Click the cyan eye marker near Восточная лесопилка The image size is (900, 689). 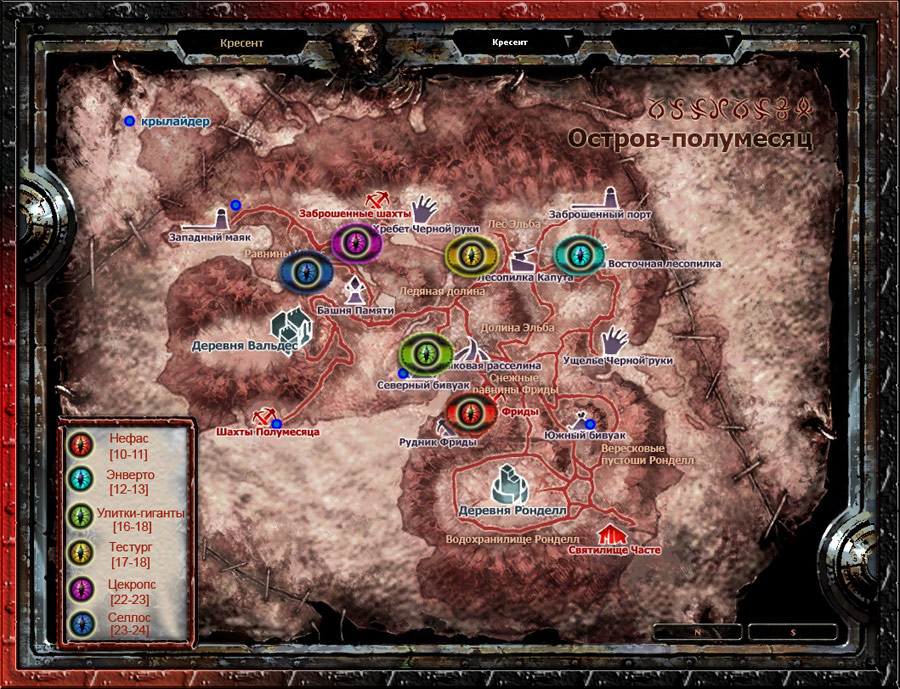click(581, 256)
